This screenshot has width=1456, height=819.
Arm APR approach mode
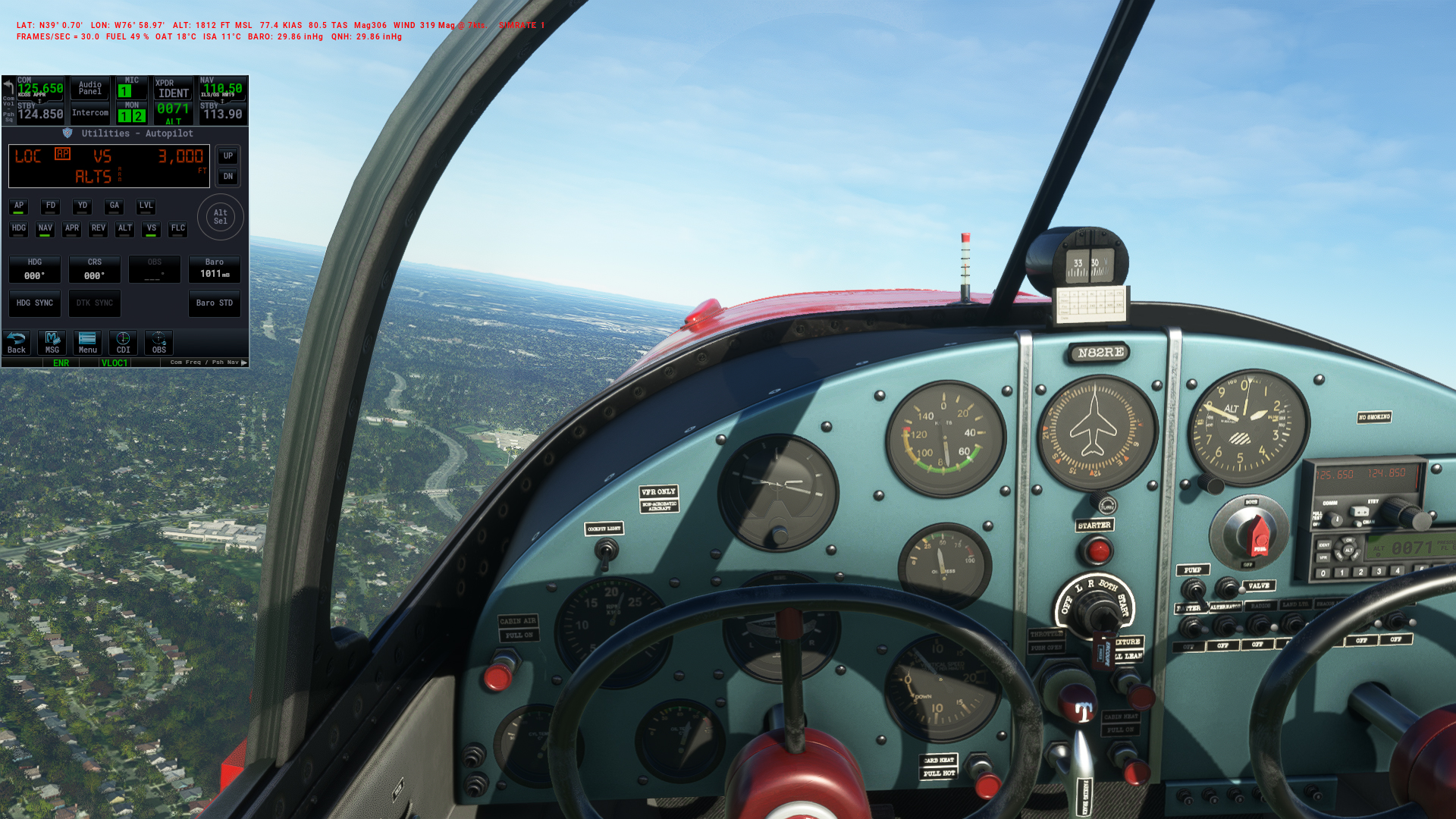(72, 229)
